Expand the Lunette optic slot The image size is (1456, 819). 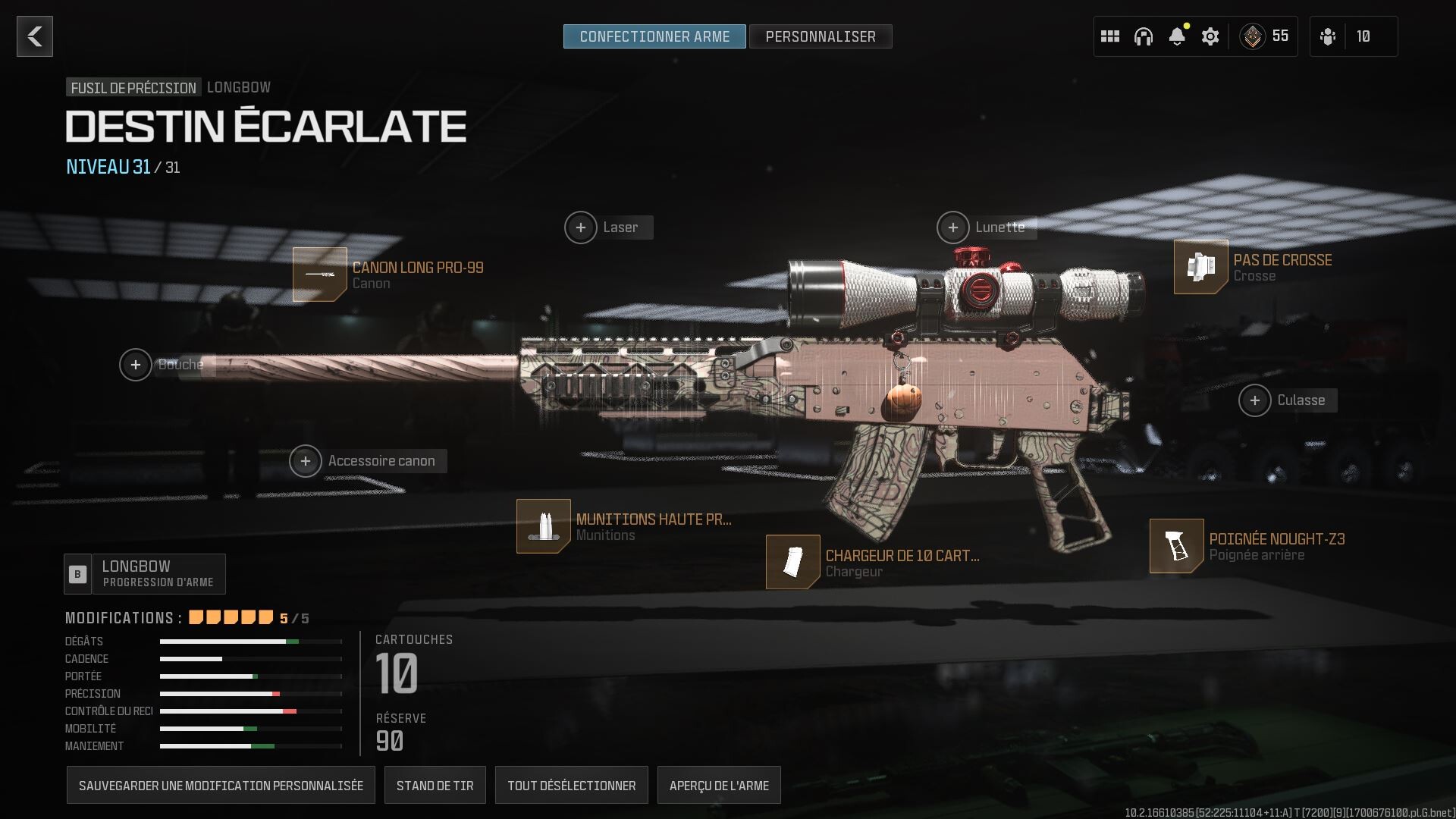(x=953, y=227)
